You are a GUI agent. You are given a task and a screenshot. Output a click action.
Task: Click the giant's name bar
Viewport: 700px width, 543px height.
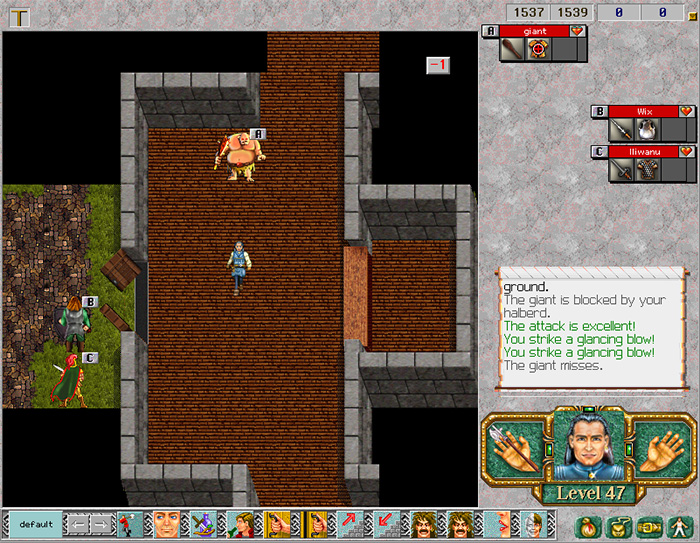(535, 31)
